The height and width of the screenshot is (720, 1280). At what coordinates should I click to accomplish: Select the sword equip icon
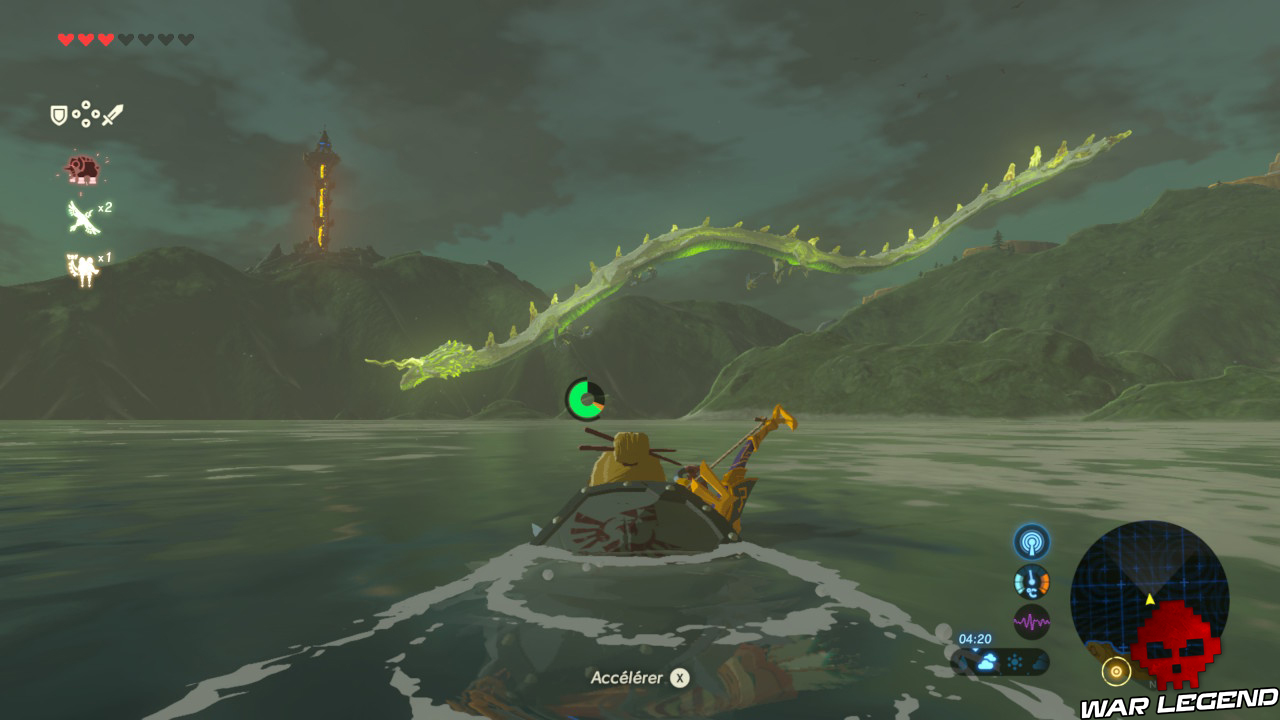coord(114,115)
